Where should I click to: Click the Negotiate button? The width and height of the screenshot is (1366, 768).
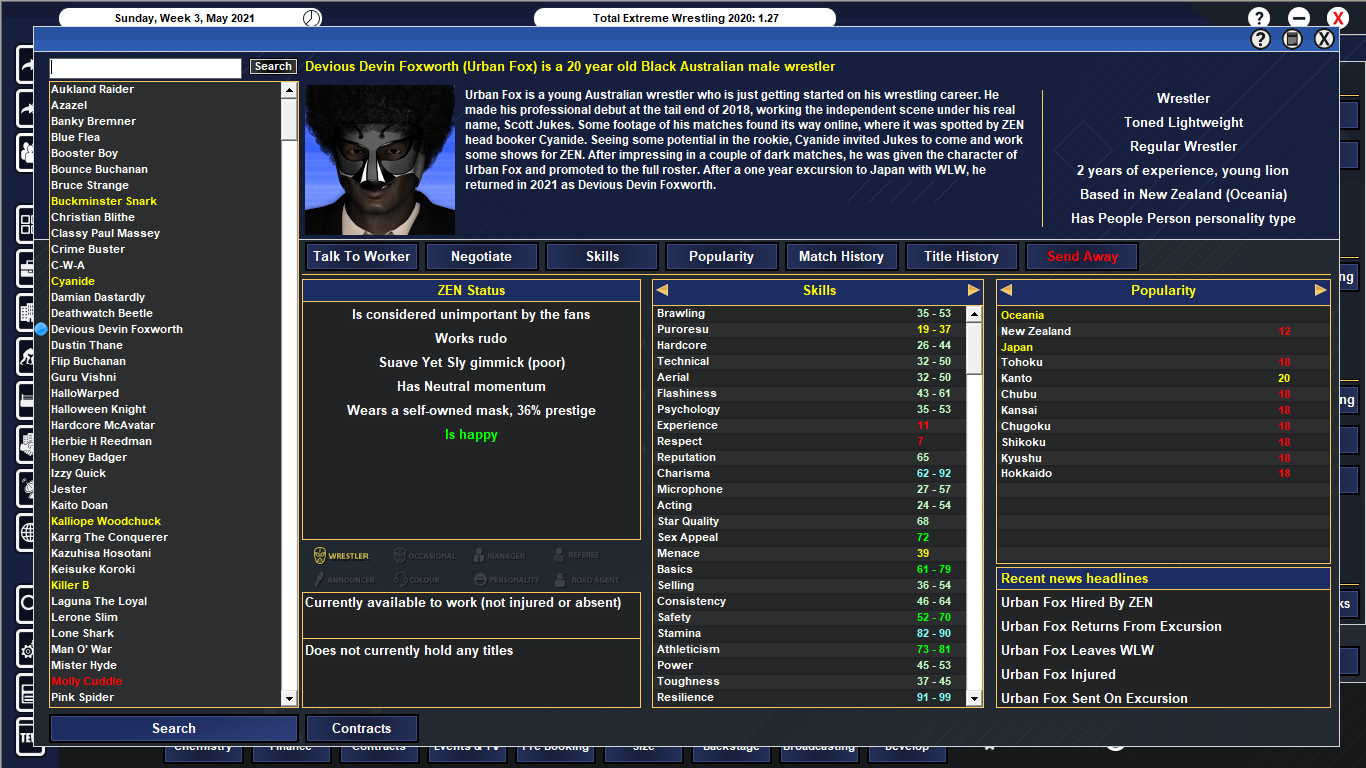coord(482,256)
